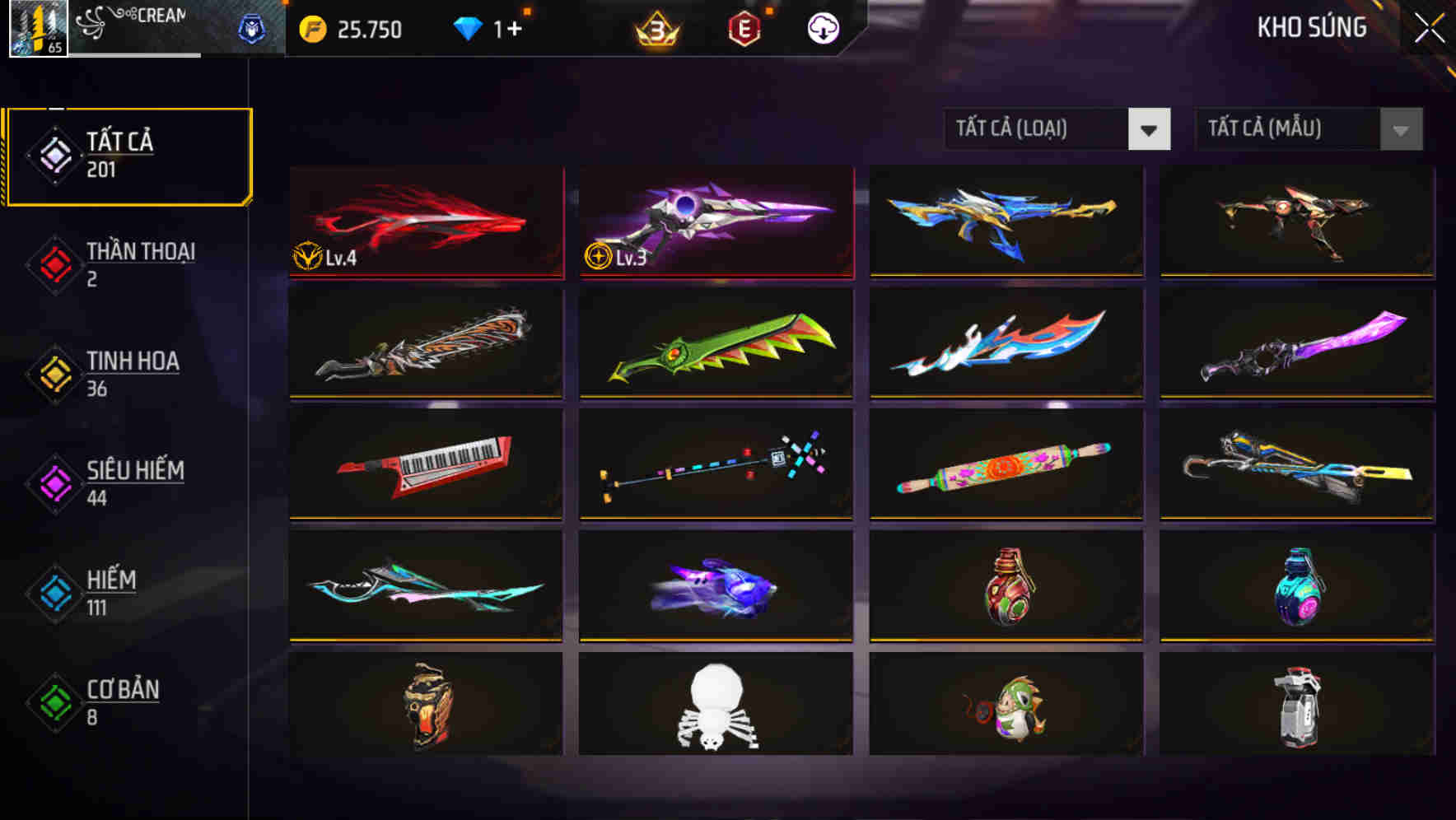Select the red keytar weapon thumbnail
1456x820 pixels.
(425, 466)
